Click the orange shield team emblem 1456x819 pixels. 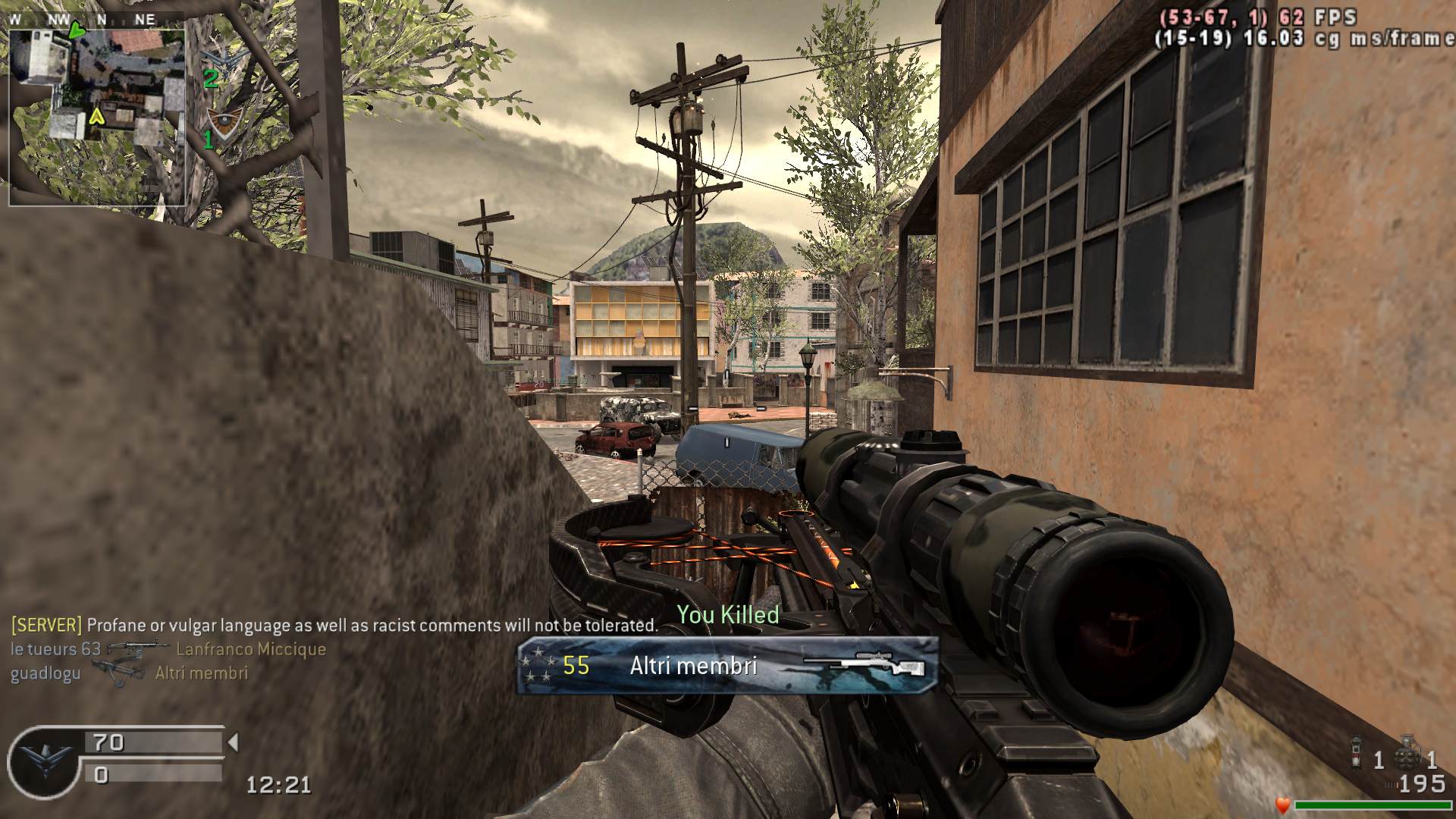point(224,122)
